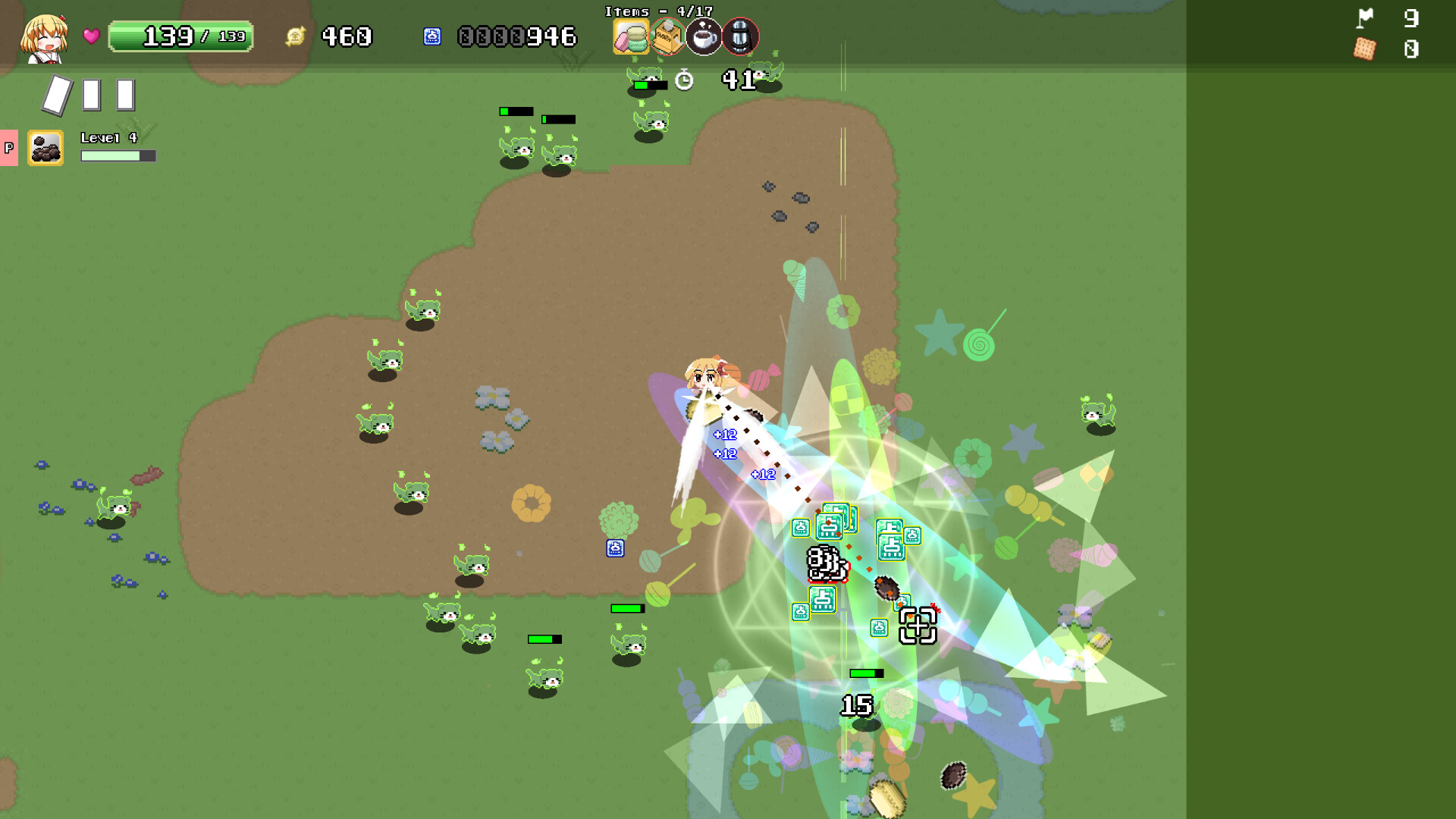
Task: Click the Items 4/17 header
Action: [659, 11]
